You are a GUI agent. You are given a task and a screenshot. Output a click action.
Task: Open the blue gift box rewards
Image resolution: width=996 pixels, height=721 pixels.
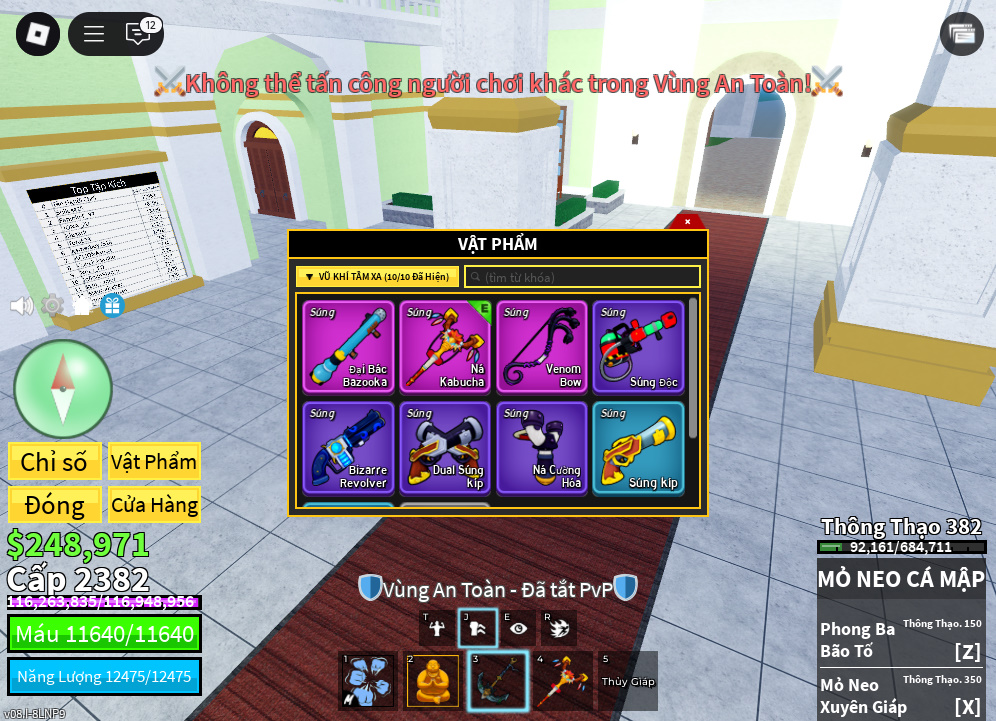(x=112, y=305)
